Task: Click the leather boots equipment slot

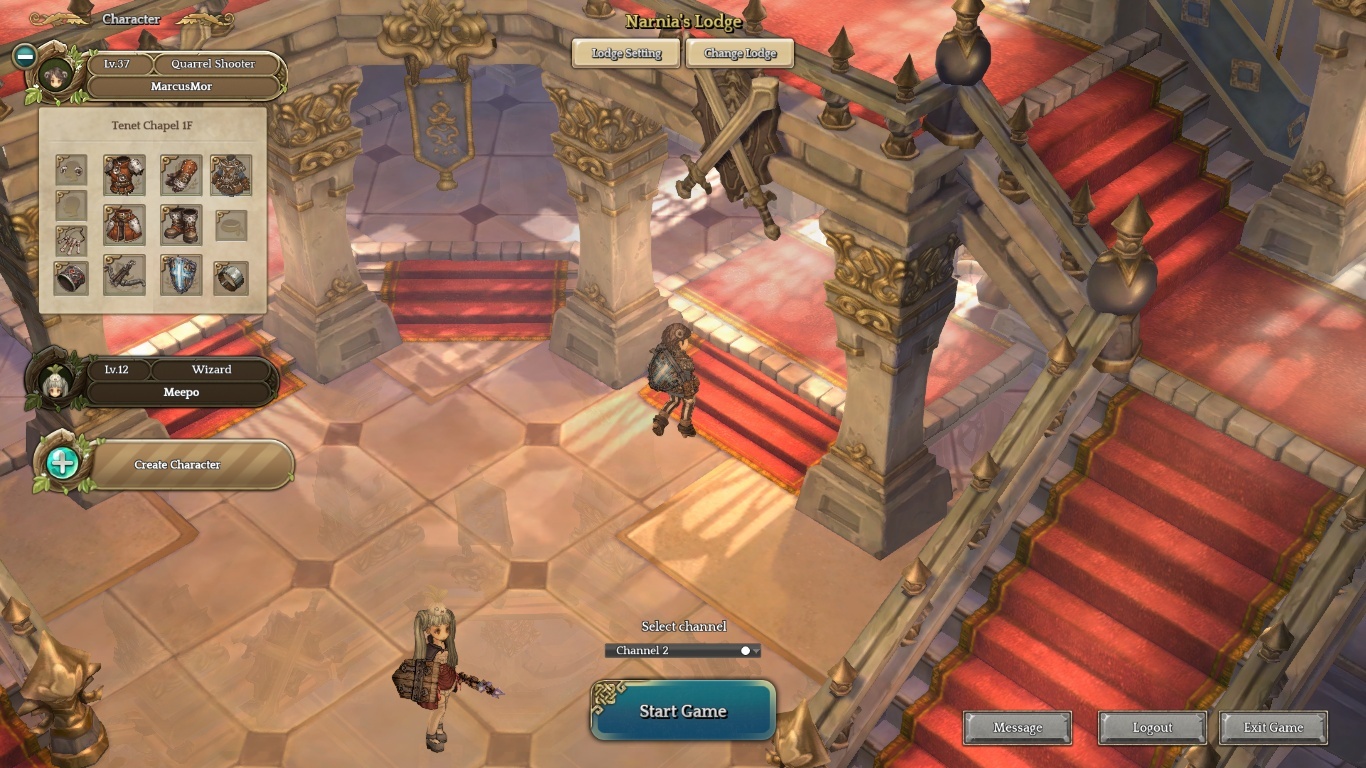Action: coord(181,225)
